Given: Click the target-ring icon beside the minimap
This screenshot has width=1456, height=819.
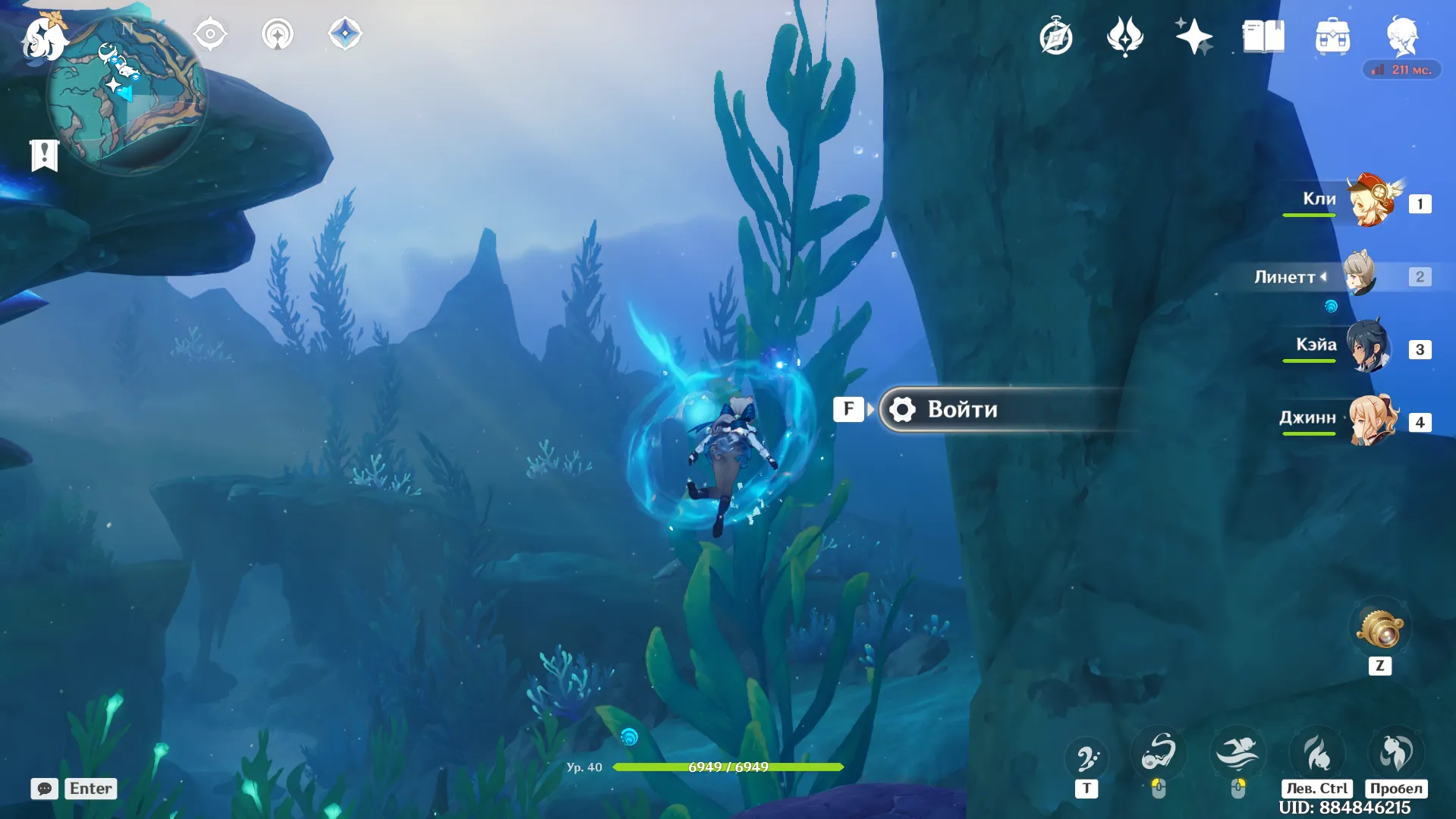Looking at the screenshot, I should tap(210, 34).
